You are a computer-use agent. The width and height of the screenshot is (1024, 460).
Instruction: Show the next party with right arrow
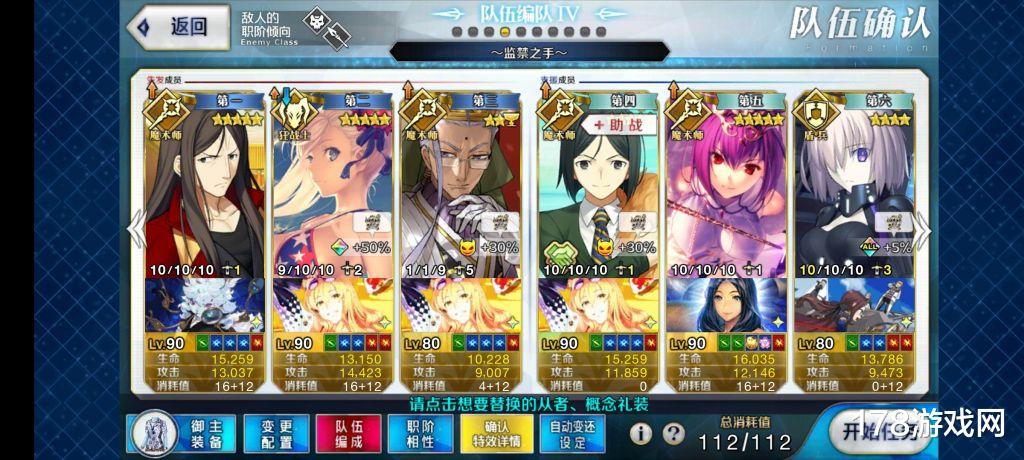click(923, 231)
